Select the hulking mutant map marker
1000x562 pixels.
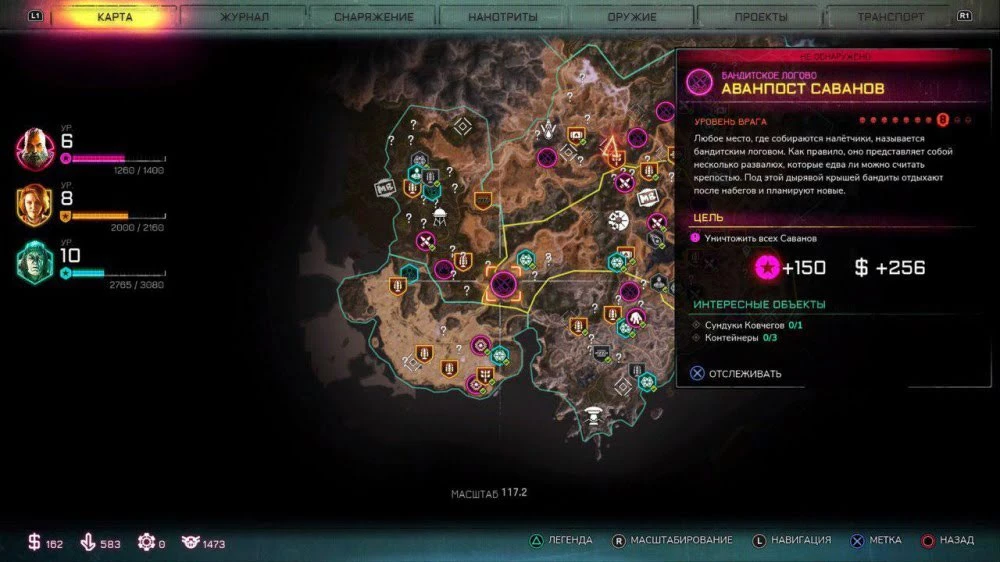(636, 319)
